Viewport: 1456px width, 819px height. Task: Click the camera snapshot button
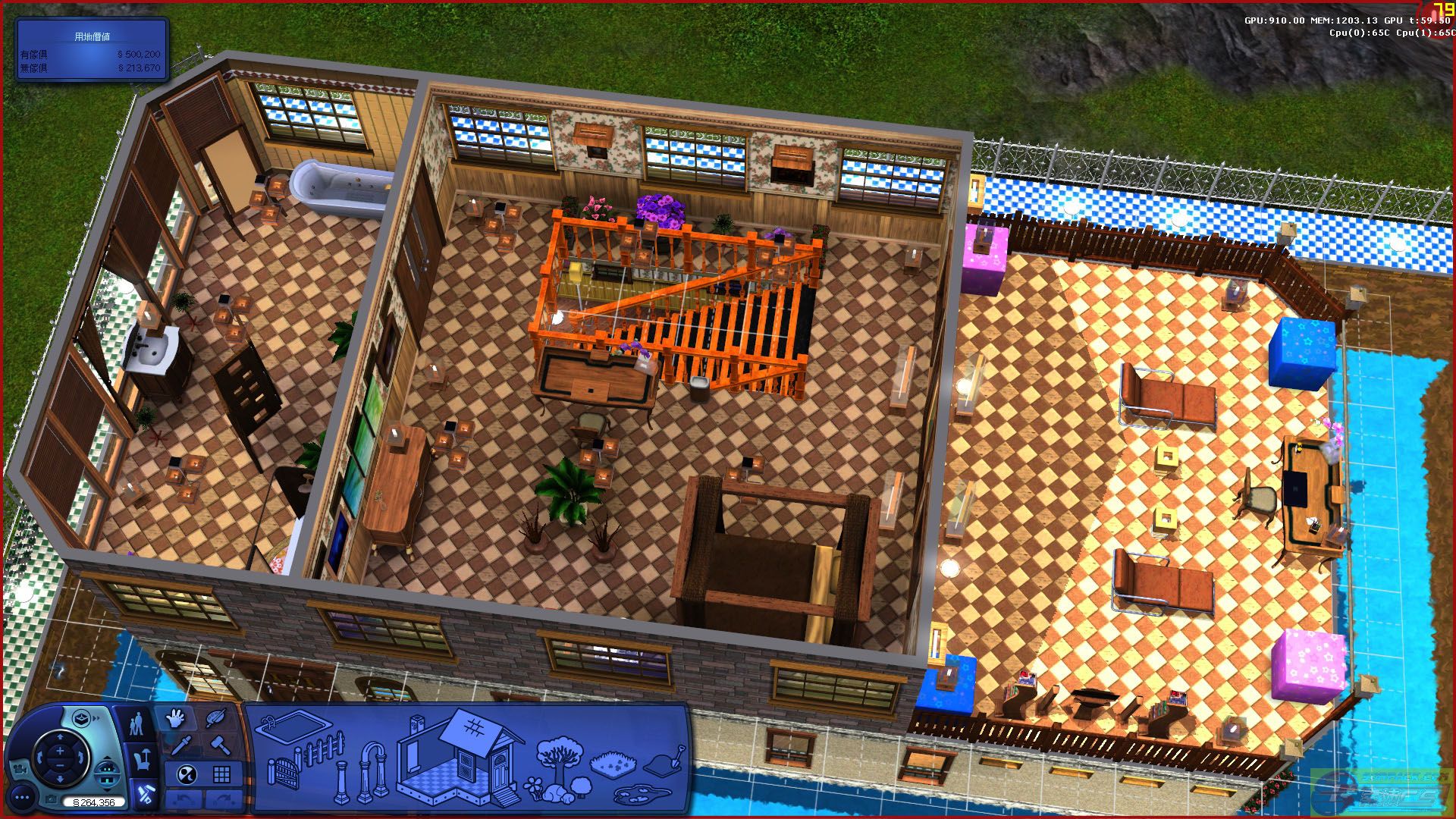pyautogui.click(x=50, y=800)
